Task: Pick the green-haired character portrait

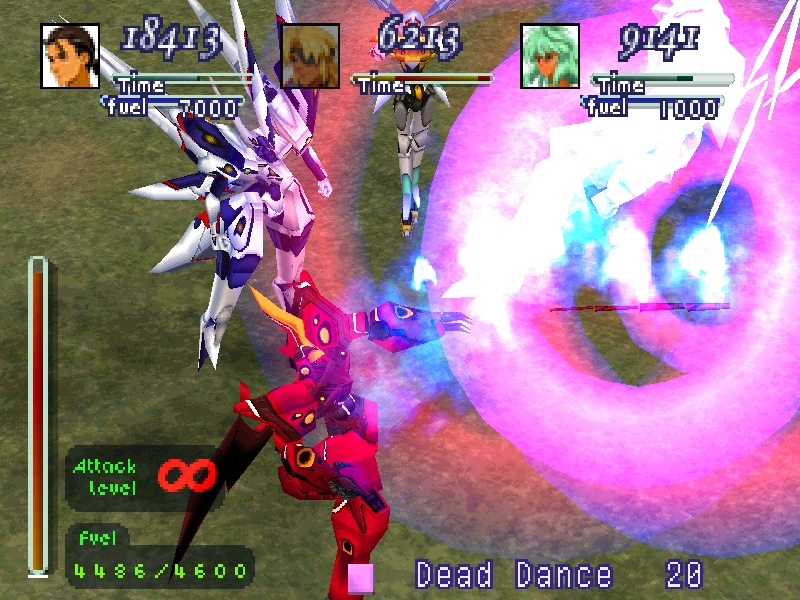Action: (550, 55)
